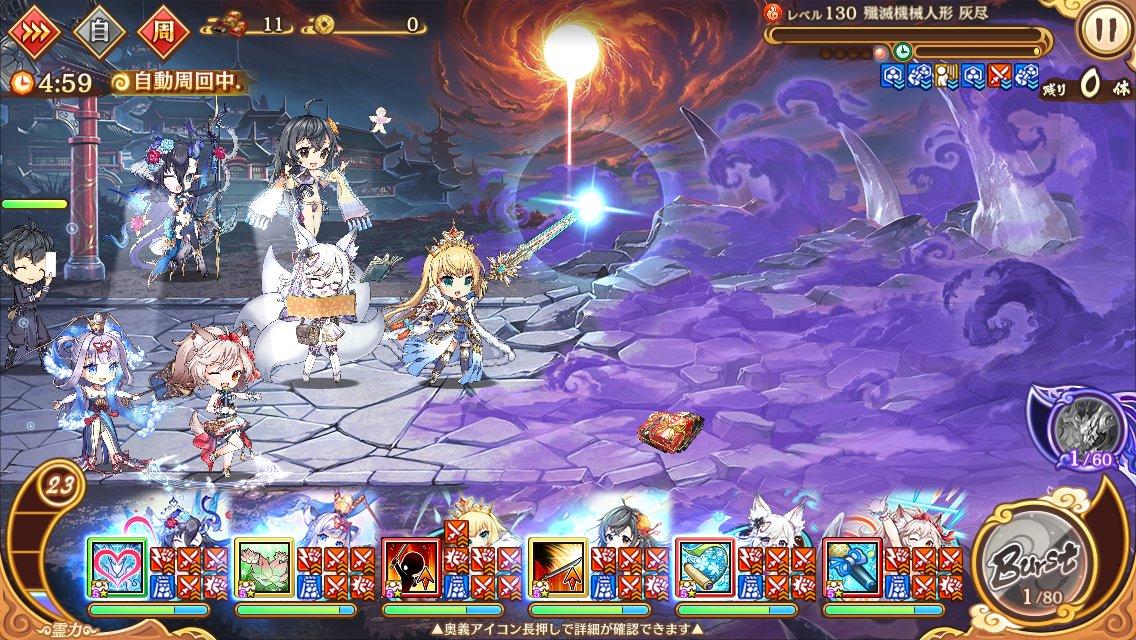Use the glowing heart special skill
Screen dimensions: 1136x640
tap(117, 568)
